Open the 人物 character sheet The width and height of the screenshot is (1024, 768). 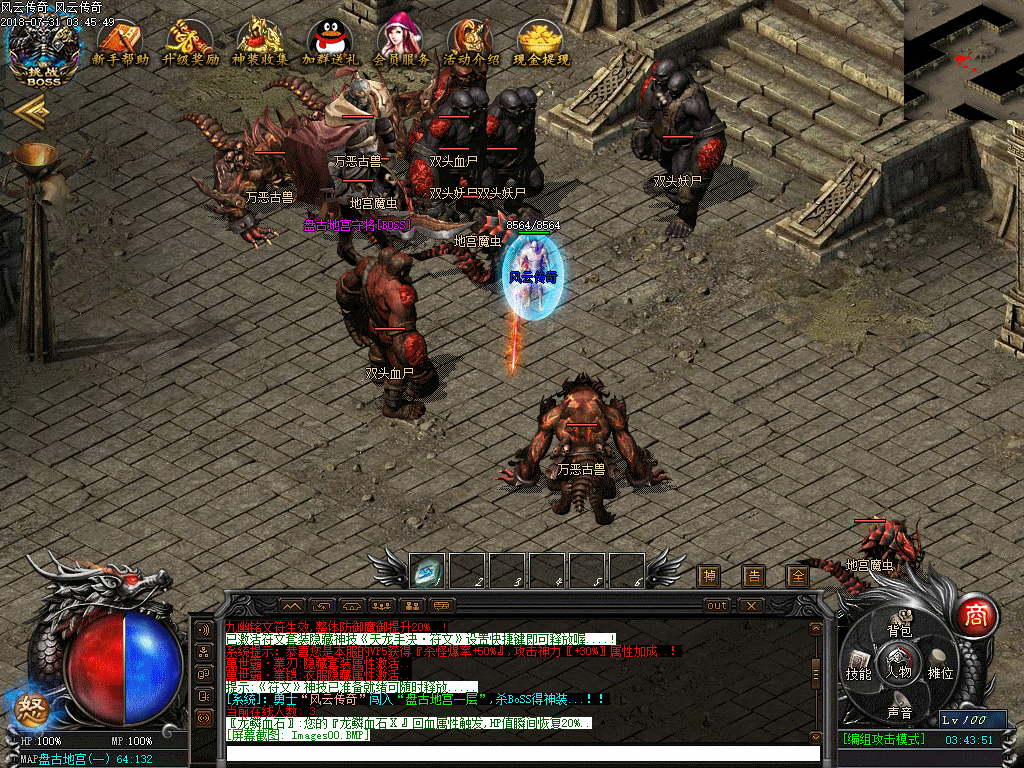click(x=899, y=670)
